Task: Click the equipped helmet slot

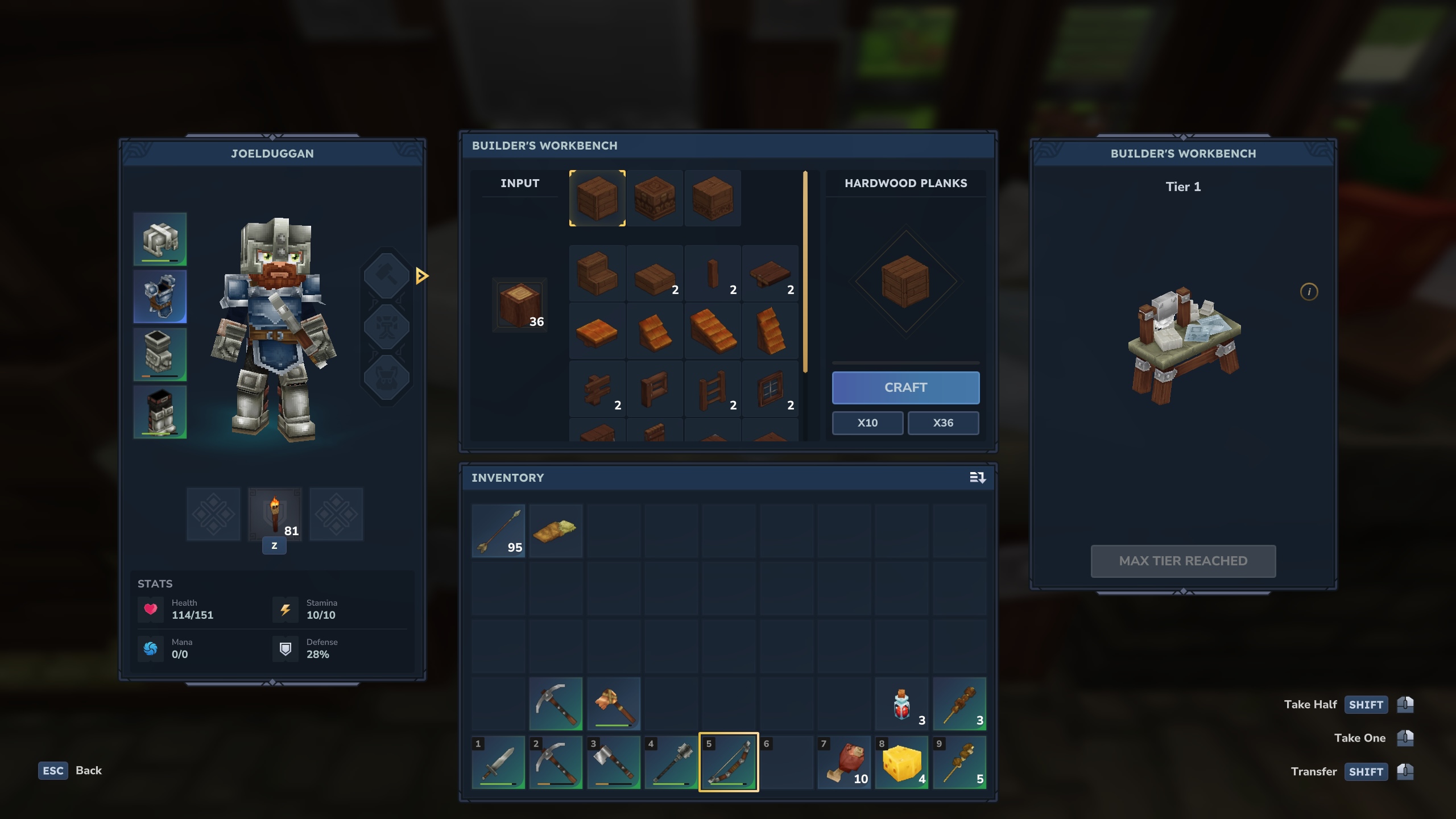Action: [x=160, y=239]
